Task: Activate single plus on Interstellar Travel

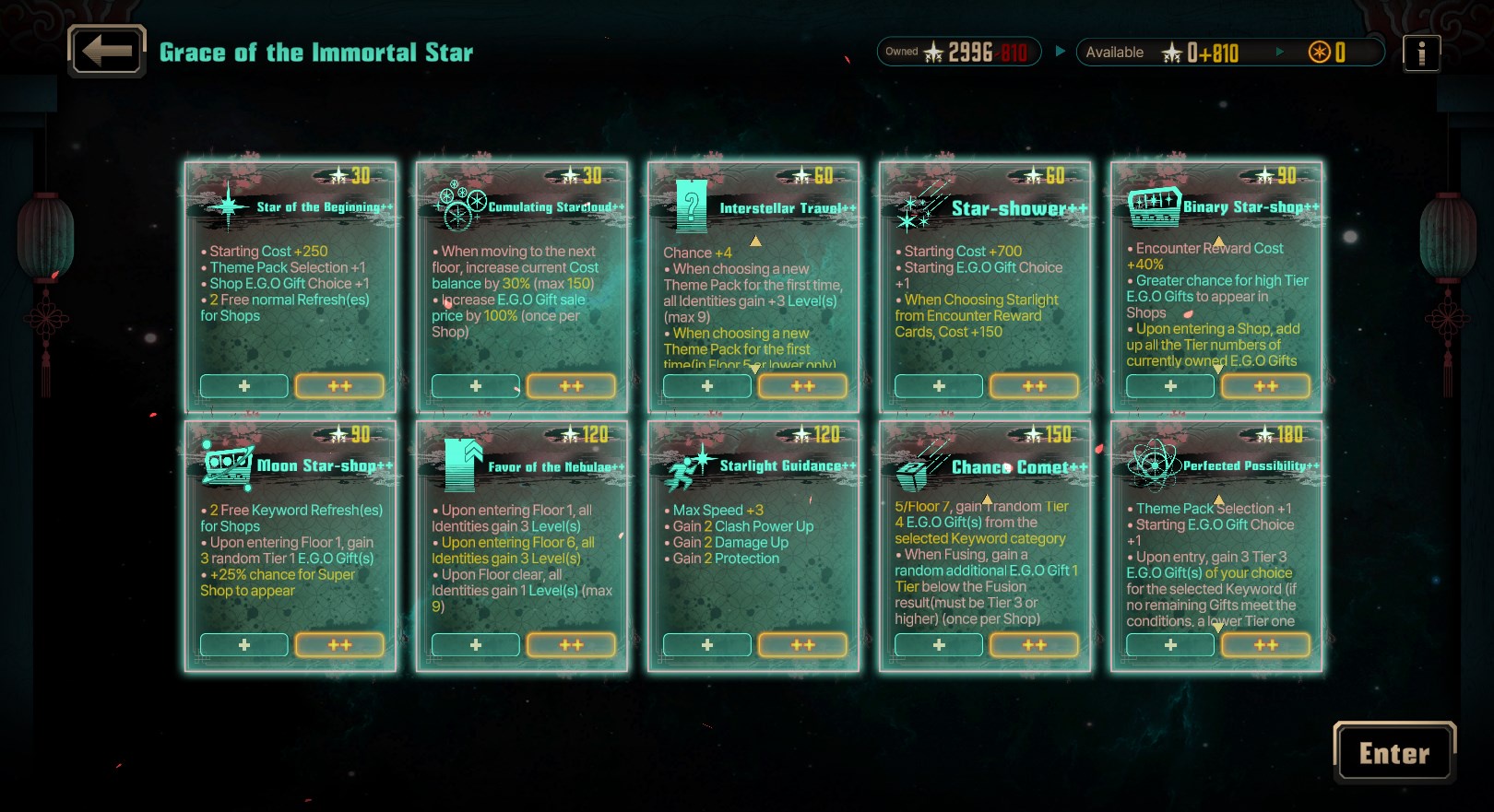Action: (707, 386)
